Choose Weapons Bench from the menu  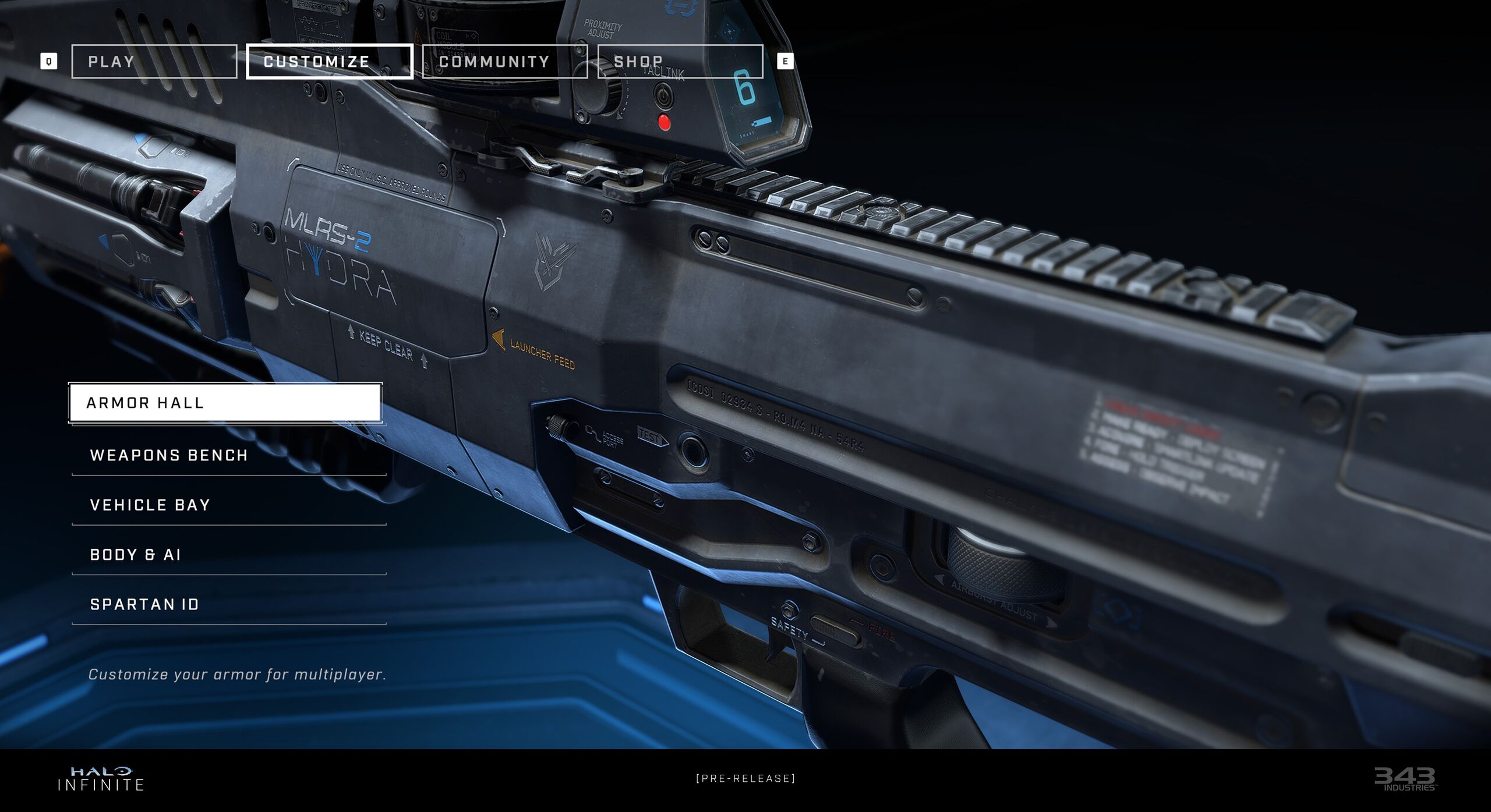point(228,455)
